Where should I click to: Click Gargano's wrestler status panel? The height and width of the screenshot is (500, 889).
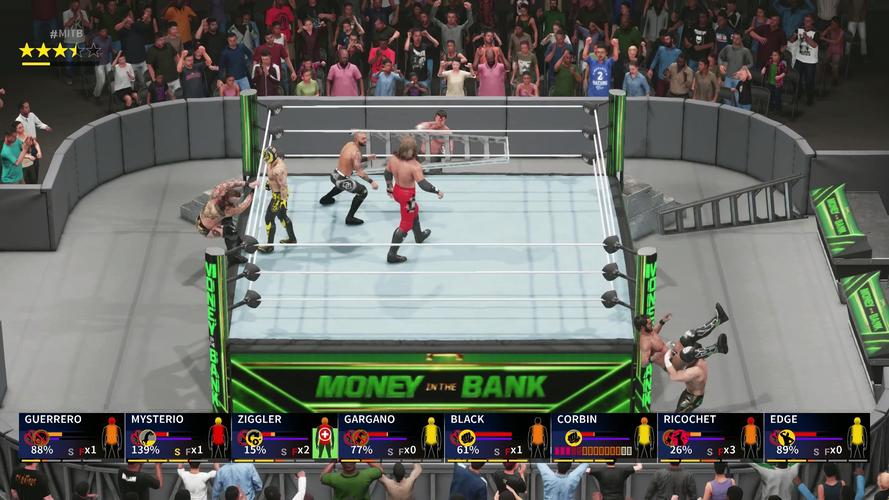point(391,437)
